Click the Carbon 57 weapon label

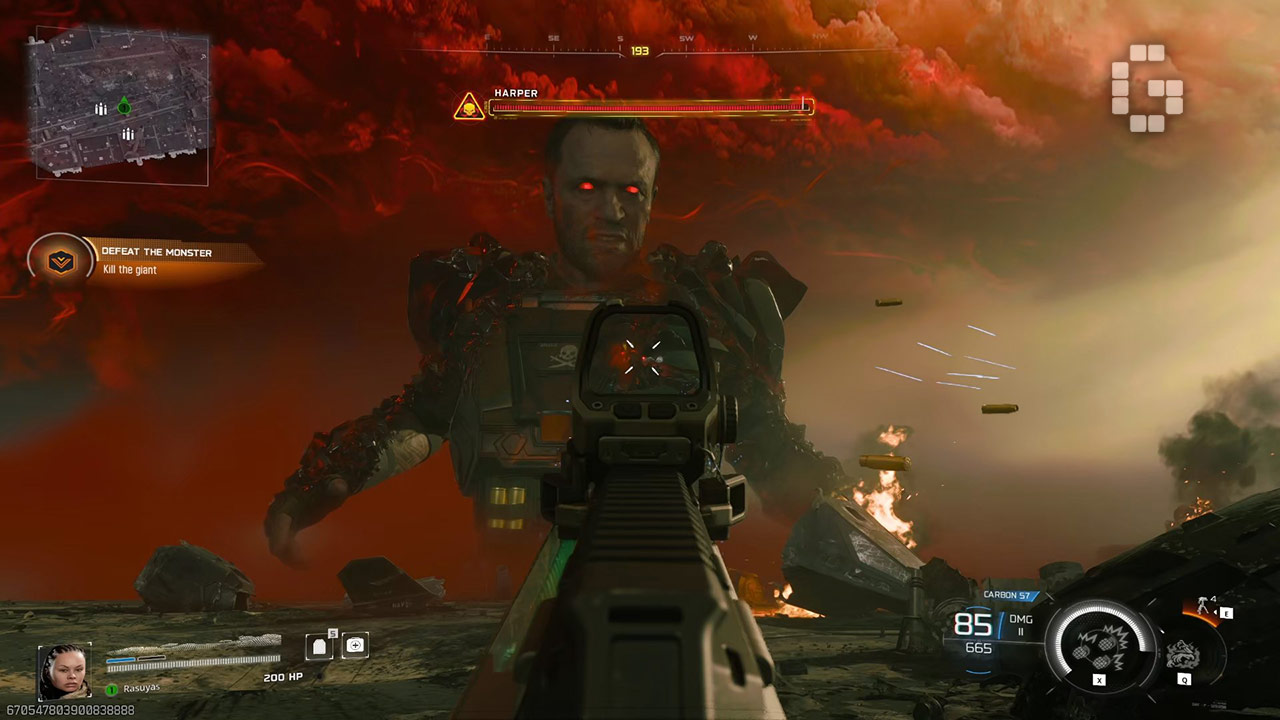pyautogui.click(x=1006, y=595)
